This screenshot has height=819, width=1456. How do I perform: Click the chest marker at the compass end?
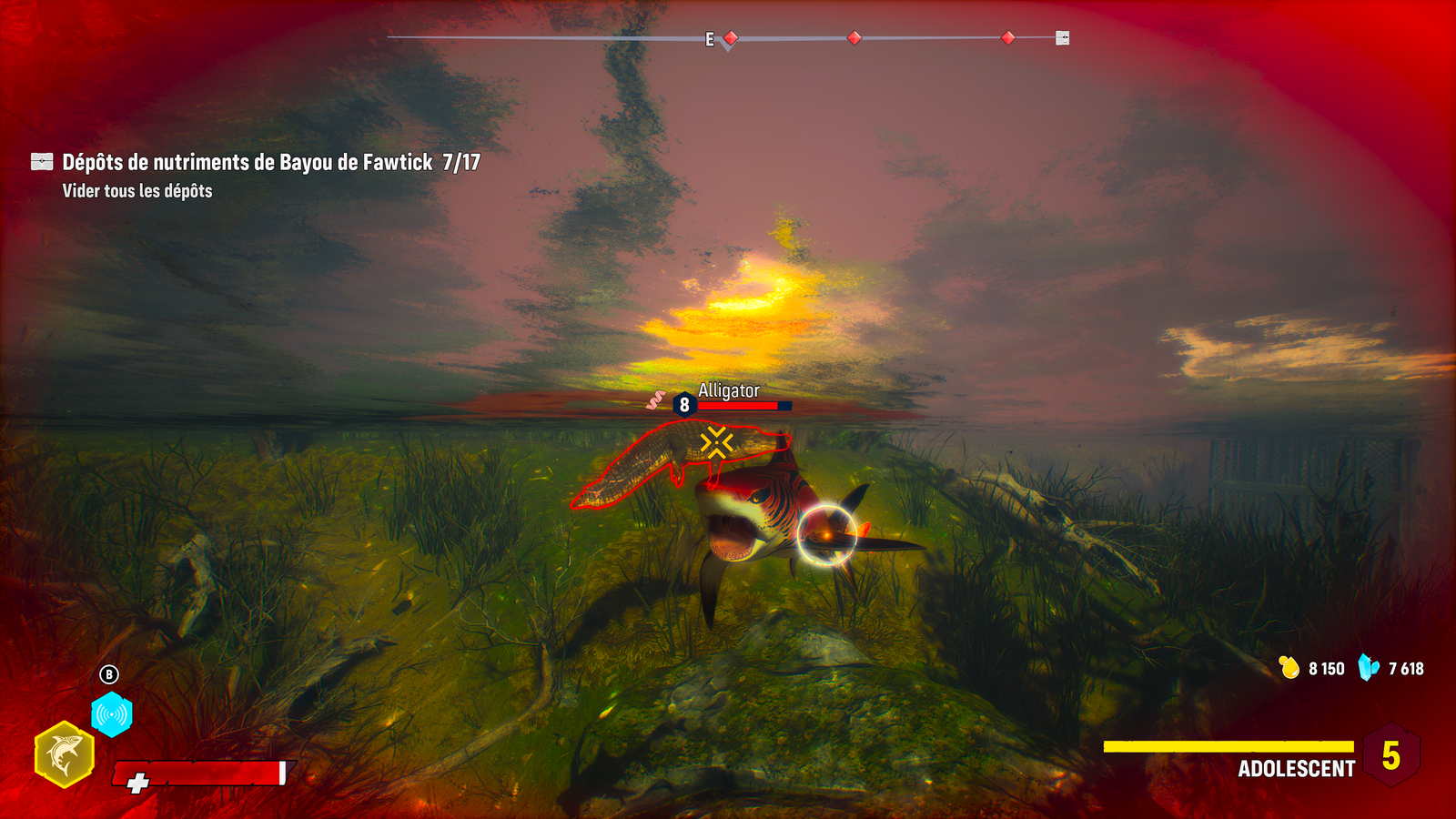(1062, 38)
